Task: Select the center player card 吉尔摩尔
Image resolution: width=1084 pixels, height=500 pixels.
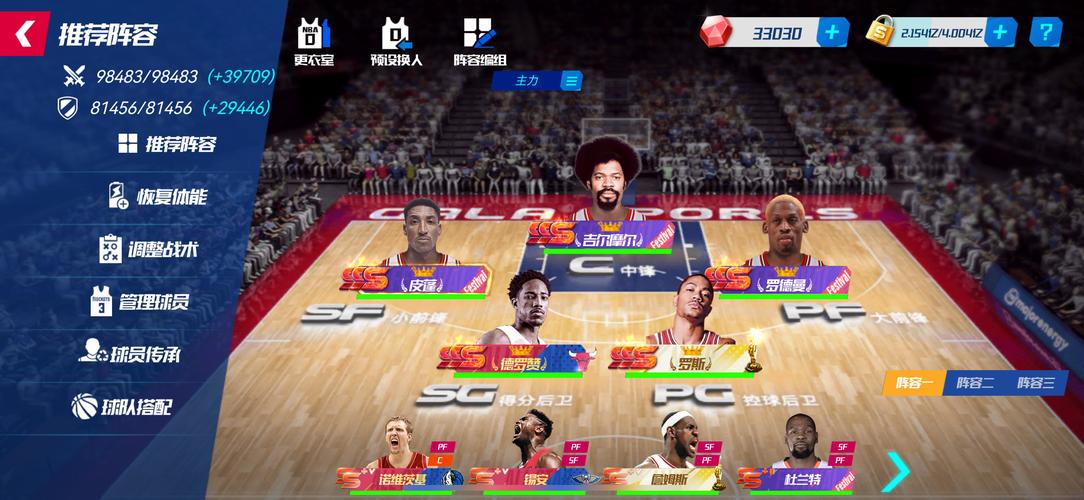Action: click(603, 200)
